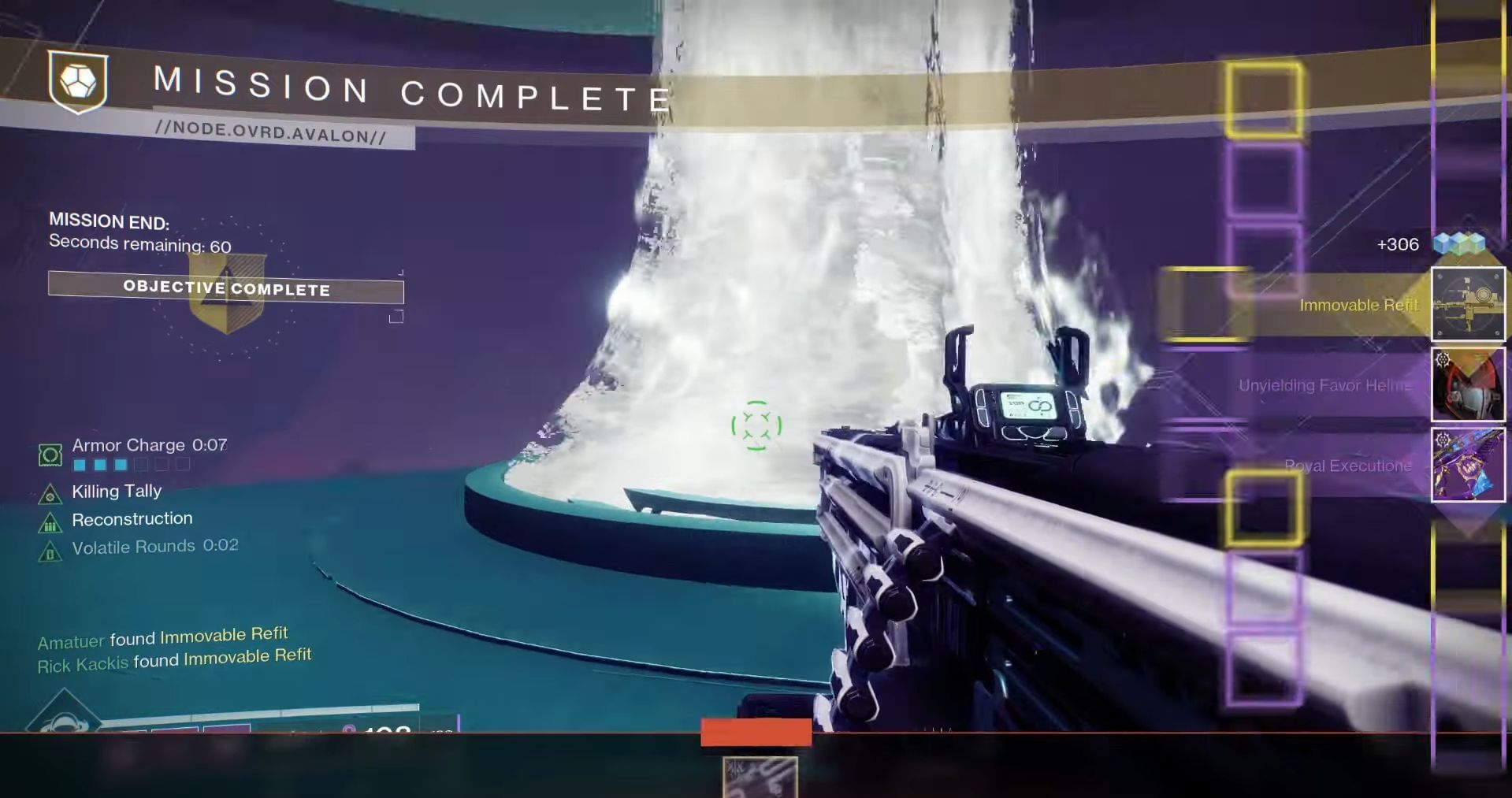The width and height of the screenshot is (1512, 798).
Task: Toggle the first Armor Charge segment
Action: coord(79,465)
